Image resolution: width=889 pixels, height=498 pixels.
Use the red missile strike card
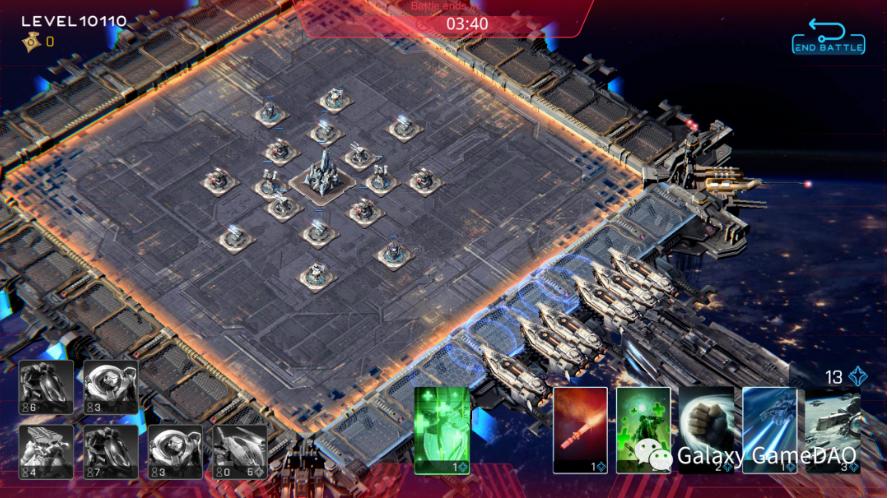(x=580, y=429)
